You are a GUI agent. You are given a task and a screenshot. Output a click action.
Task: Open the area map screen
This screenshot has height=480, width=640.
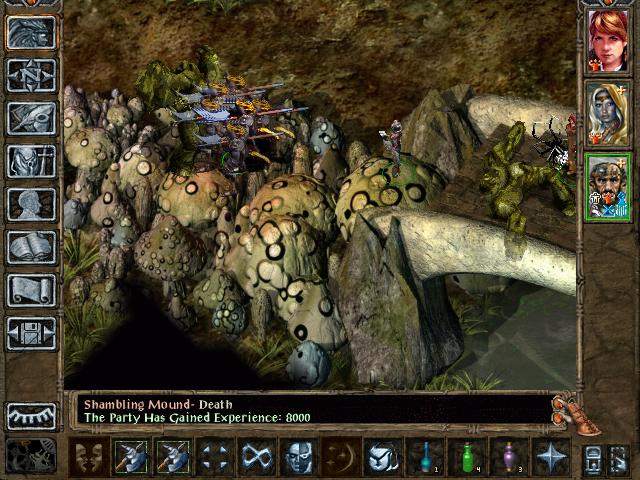click(32, 76)
